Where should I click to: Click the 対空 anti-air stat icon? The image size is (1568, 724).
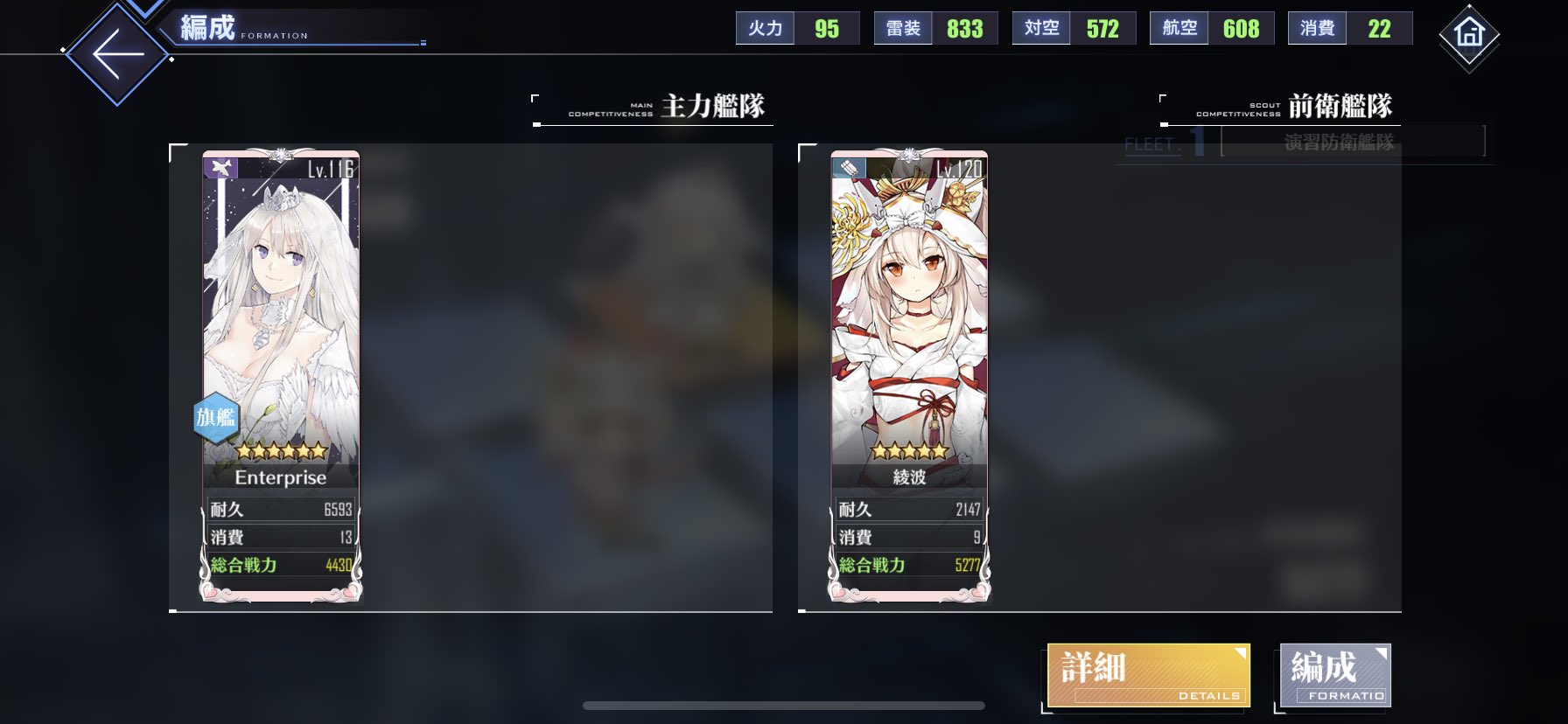click(1041, 27)
